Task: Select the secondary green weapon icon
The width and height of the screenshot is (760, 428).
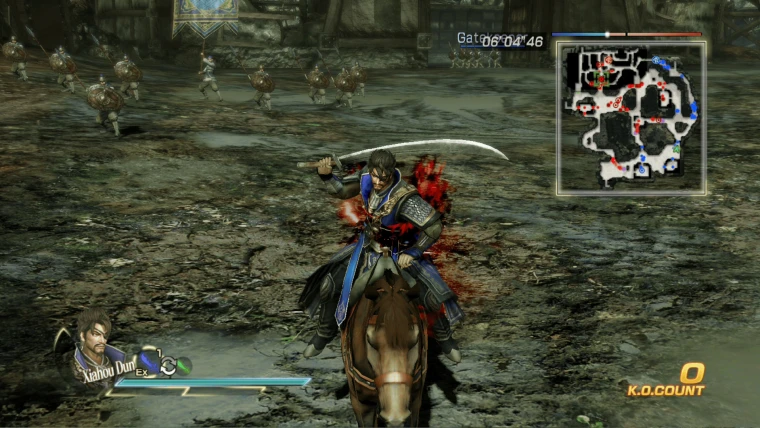Action: click(183, 366)
